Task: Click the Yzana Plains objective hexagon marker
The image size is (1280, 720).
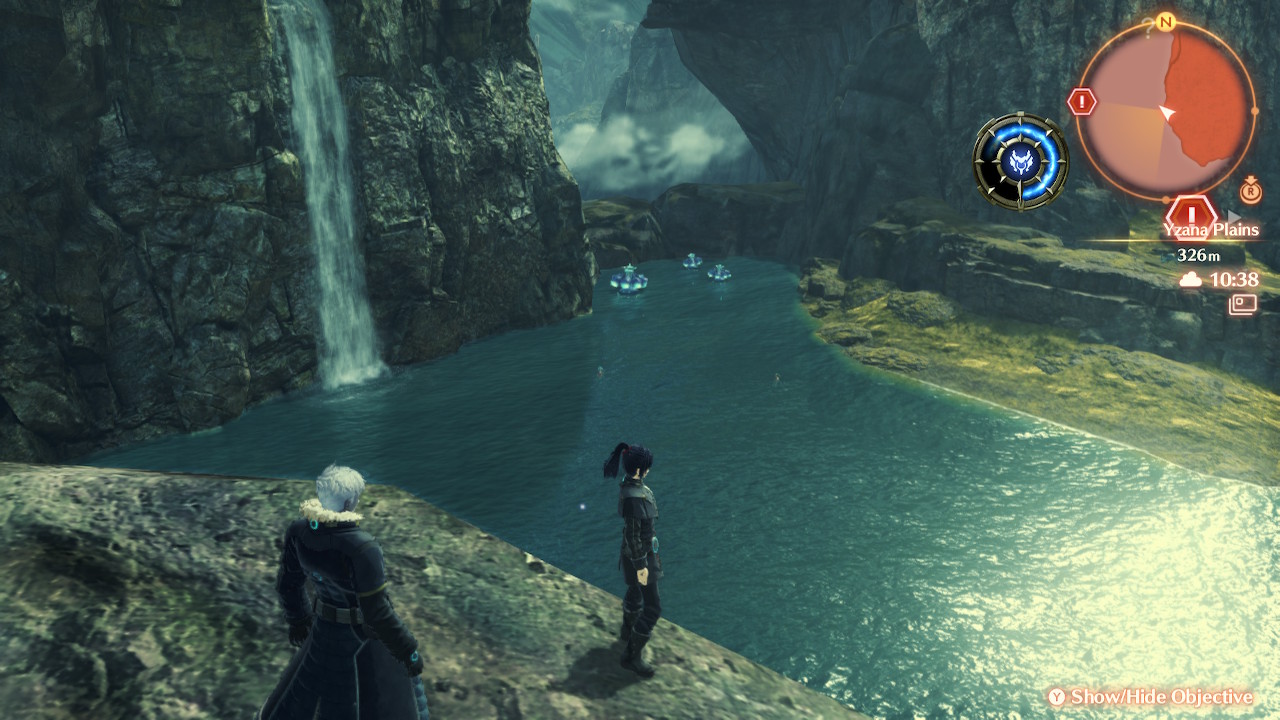Action: pyautogui.click(x=1191, y=213)
